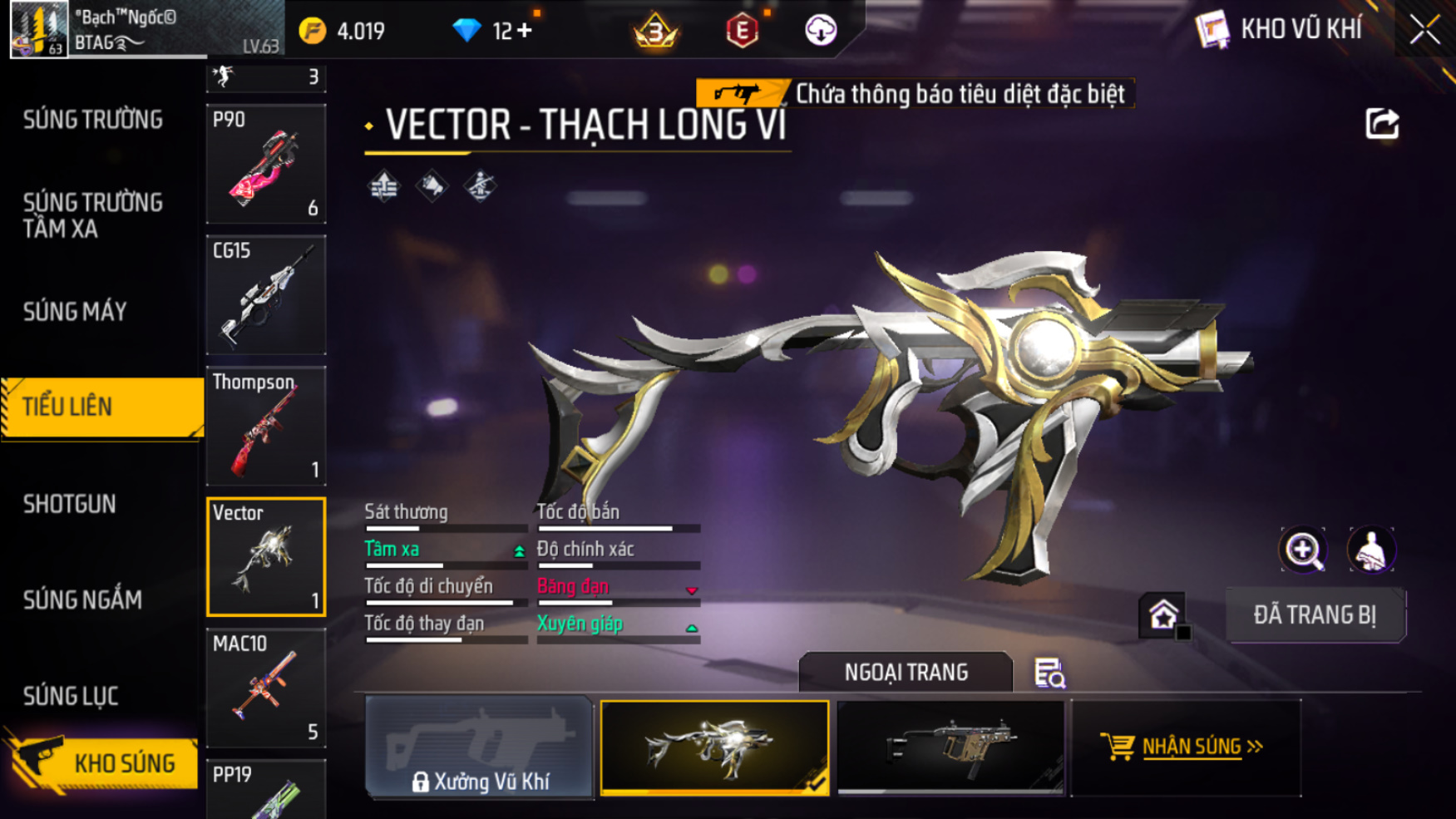The width and height of the screenshot is (1456, 819).
Task: Select the default black Vector skin
Action: coord(950,747)
